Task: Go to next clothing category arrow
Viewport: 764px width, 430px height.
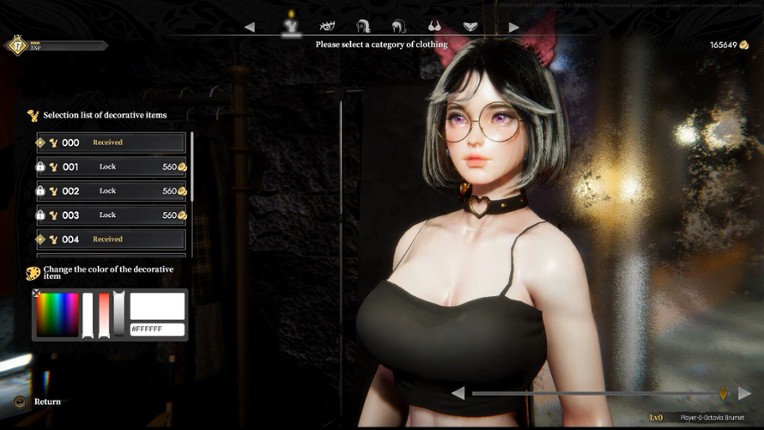Action: point(514,27)
